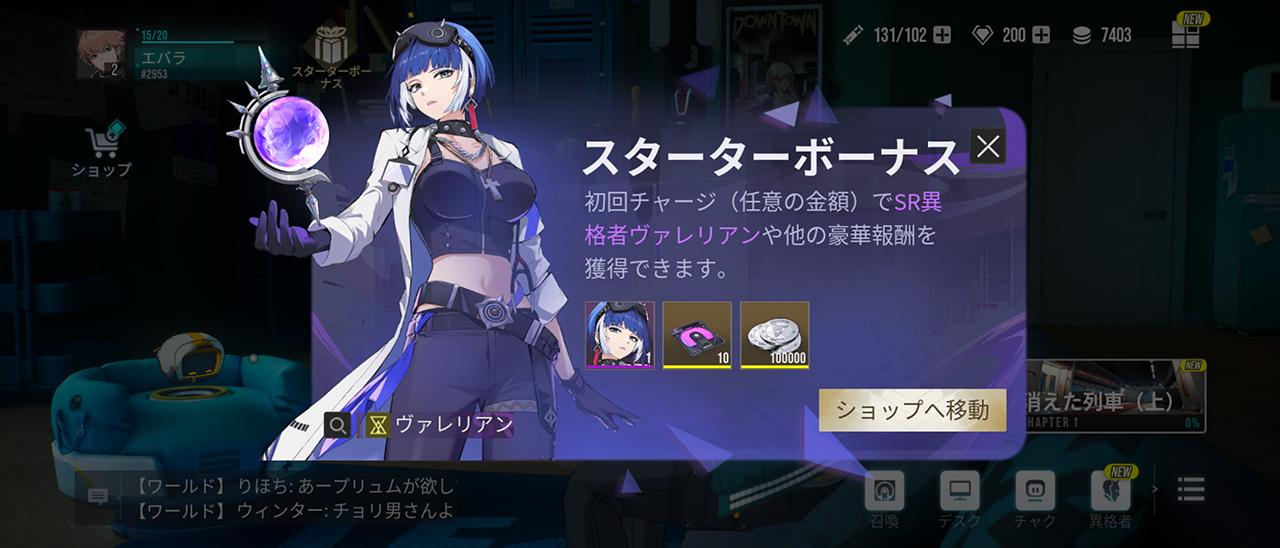The width and height of the screenshot is (1280, 548).
Task: Inspect Valerian with the magnifier icon
Action: click(x=339, y=425)
